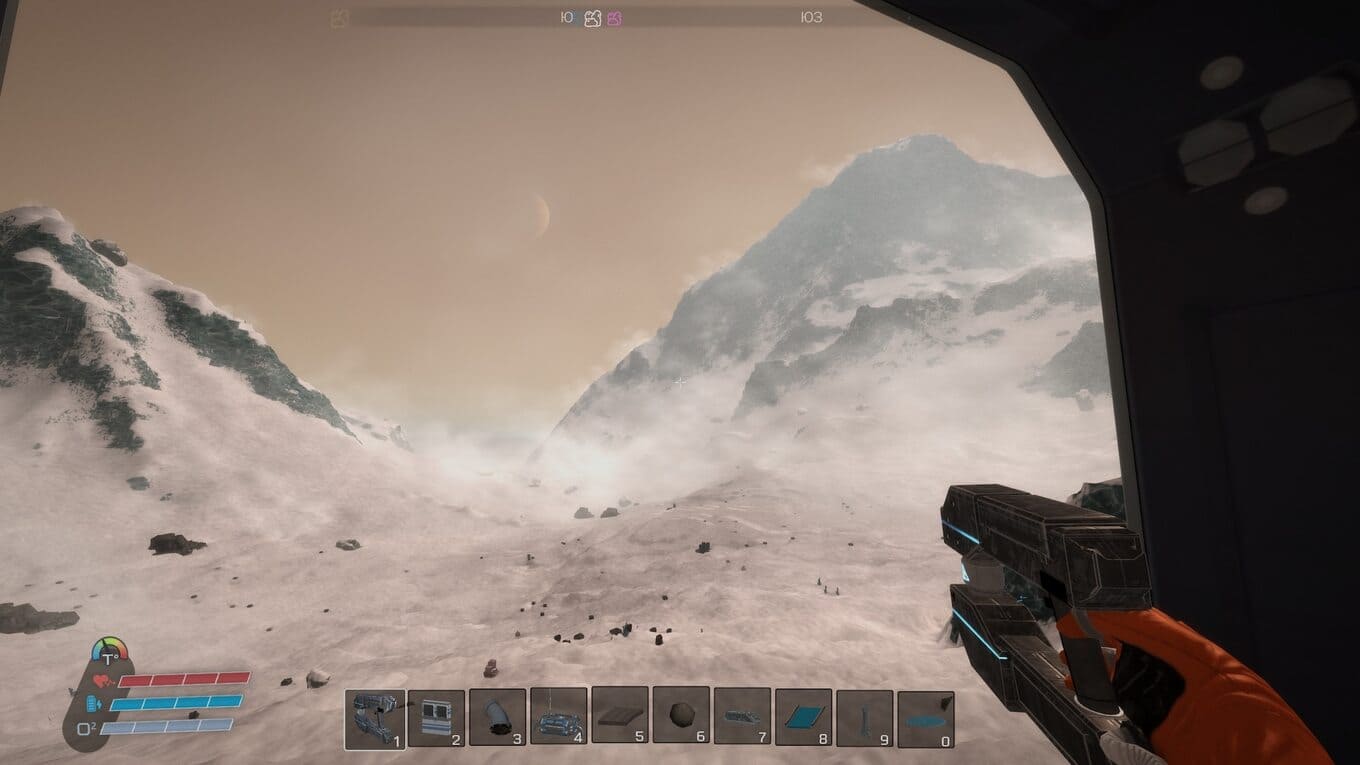Choose the grey machine block in slot 2
The height and width of the screenshot is (765, 1360).
click(436, 718)
